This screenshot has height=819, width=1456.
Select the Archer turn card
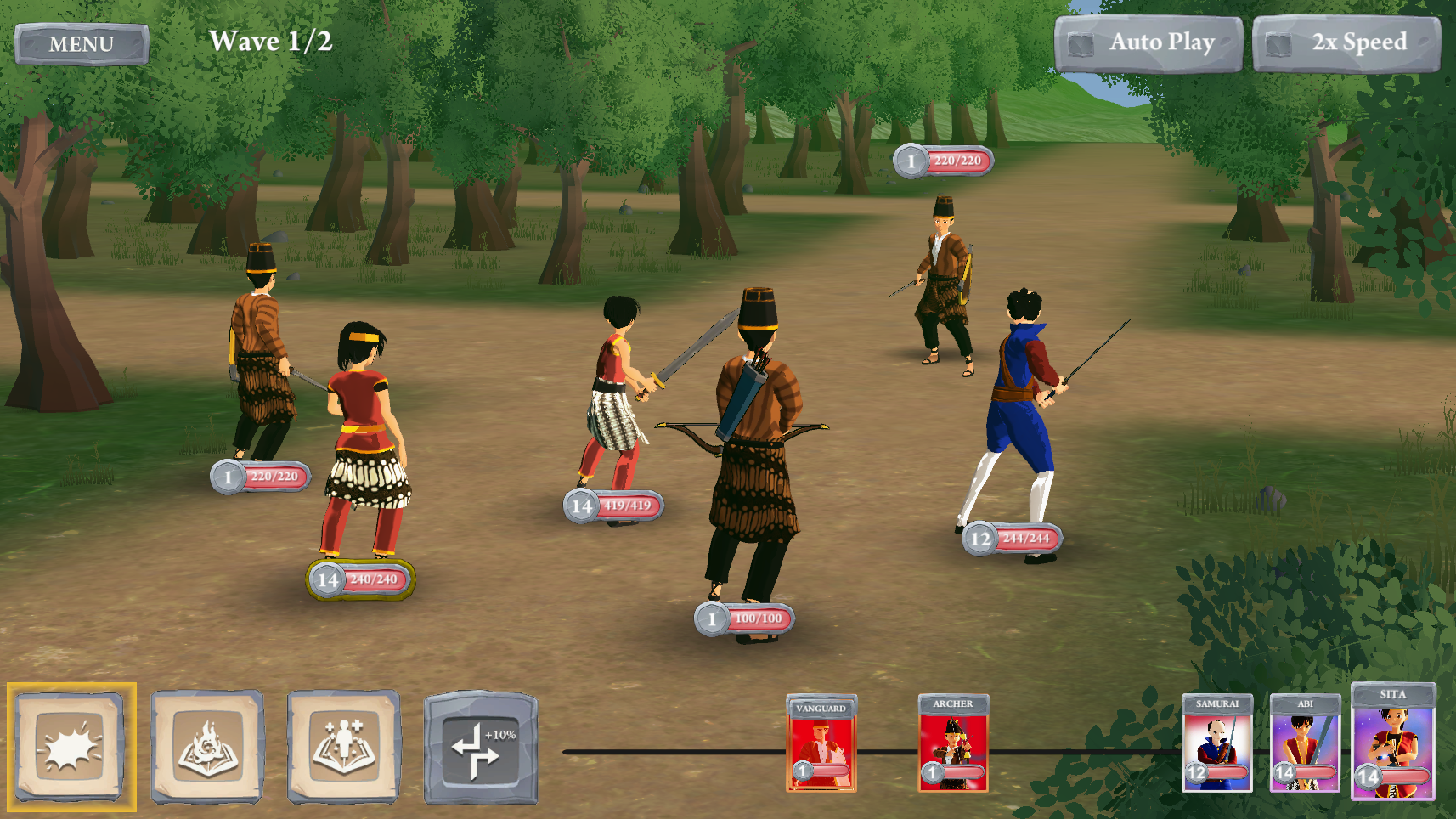click(953, 743)
